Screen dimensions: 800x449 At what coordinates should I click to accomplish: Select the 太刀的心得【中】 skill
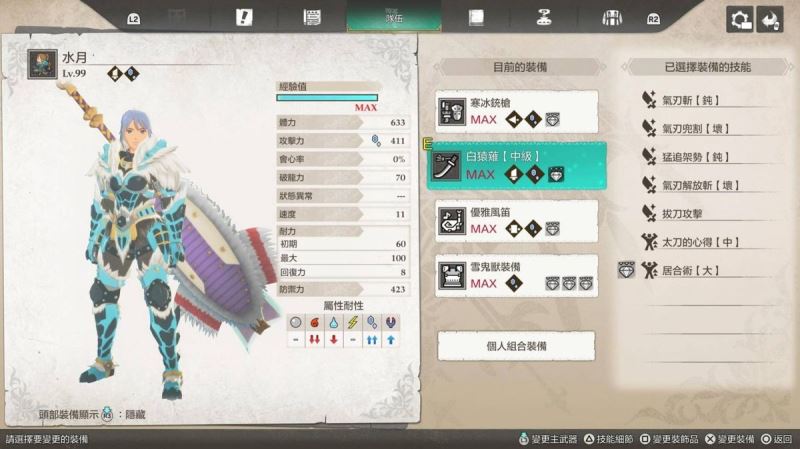click(x=700, y=242)
